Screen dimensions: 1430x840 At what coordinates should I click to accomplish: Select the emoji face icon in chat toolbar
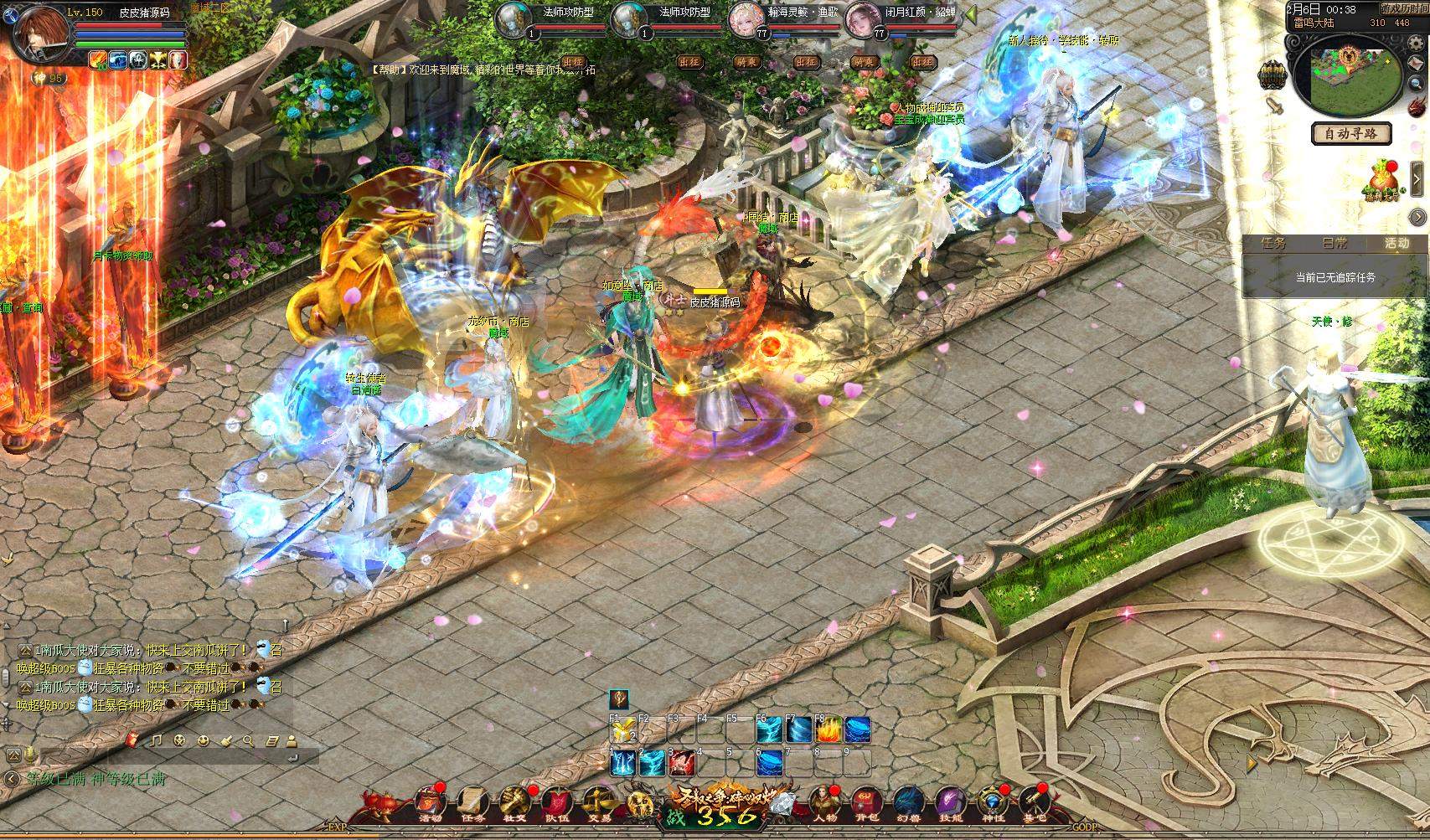[x=204, y=741]
